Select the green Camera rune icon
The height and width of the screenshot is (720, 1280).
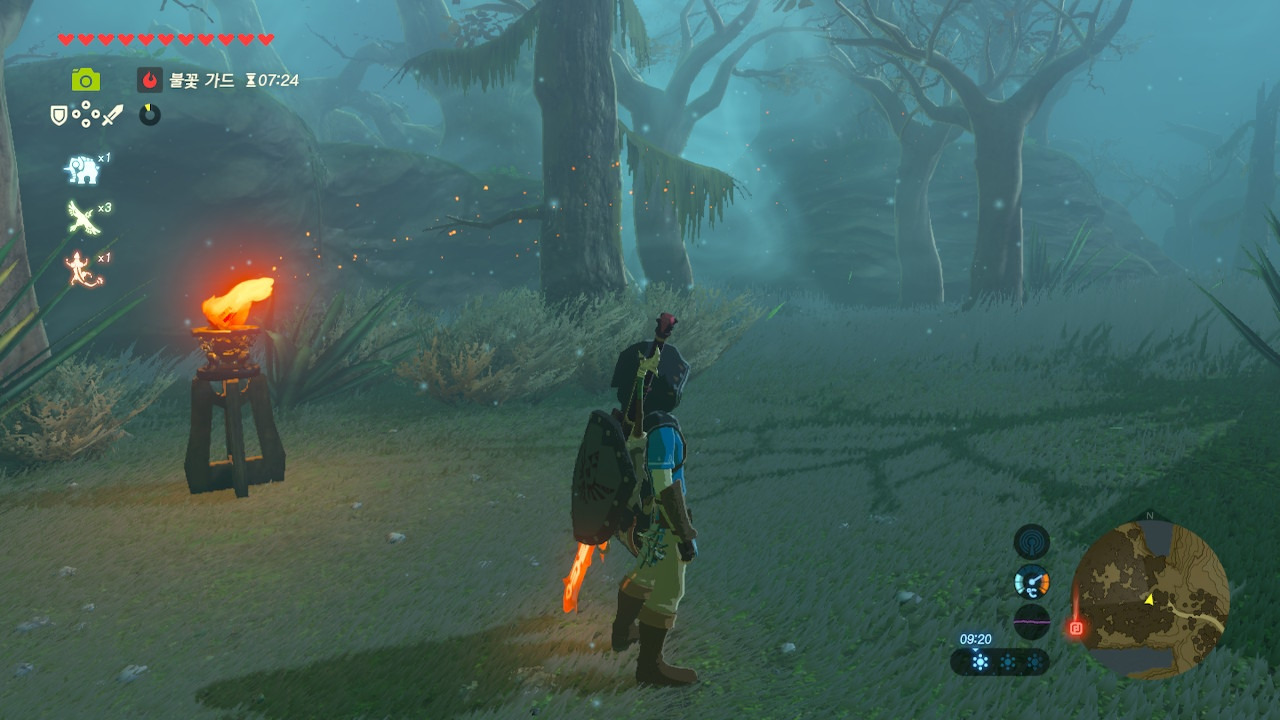tap(85, 80)
